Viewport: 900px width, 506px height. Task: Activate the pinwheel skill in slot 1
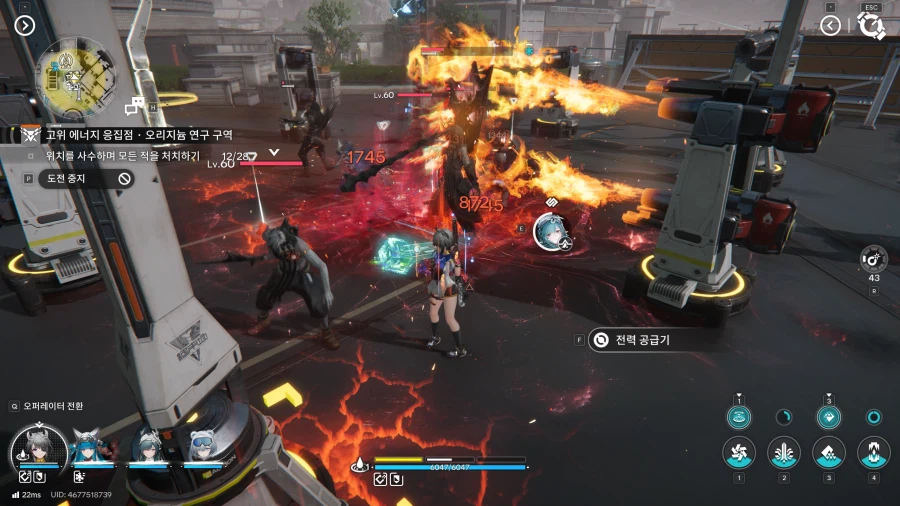pyautogui.click(x=739, y=452)
